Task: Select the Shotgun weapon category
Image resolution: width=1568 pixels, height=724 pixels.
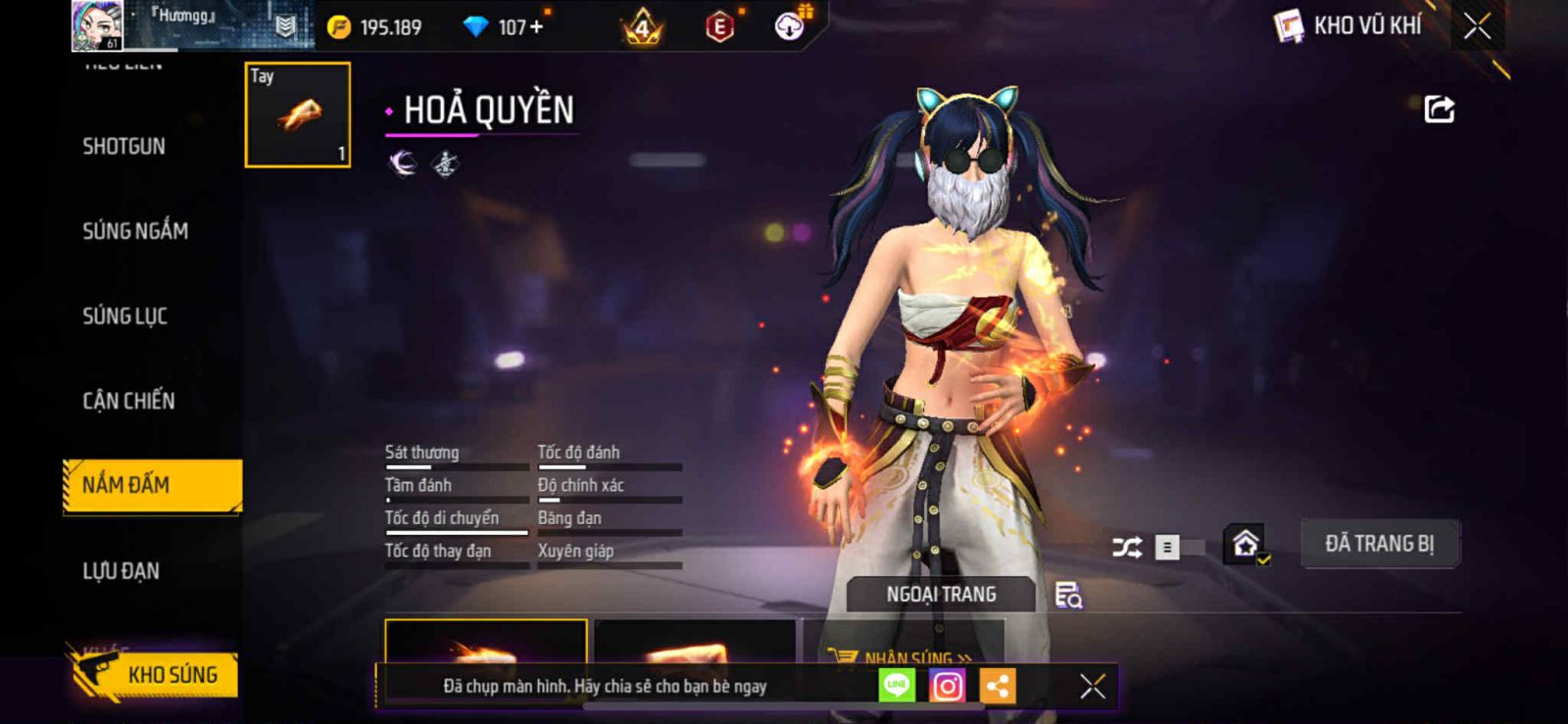Action: [123, 147]
